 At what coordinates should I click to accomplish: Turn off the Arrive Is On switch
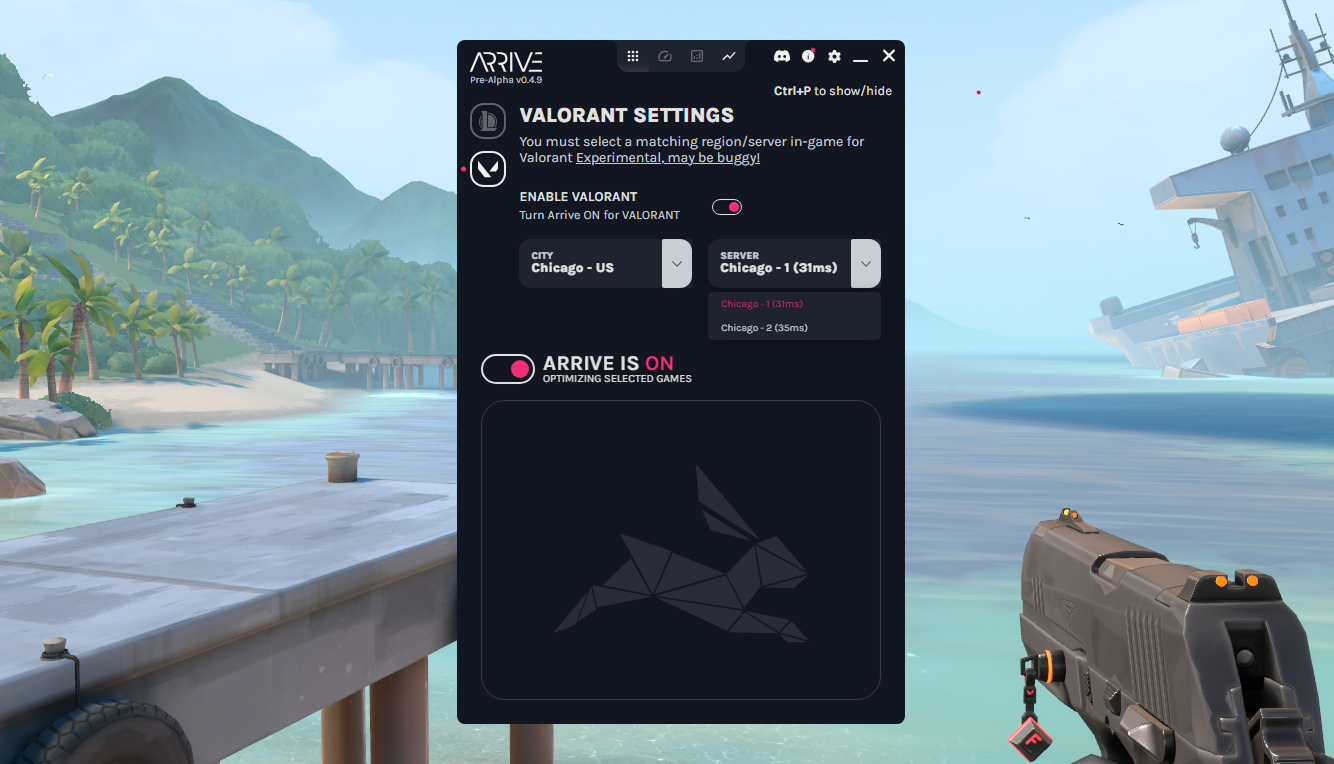pos(508,369)
